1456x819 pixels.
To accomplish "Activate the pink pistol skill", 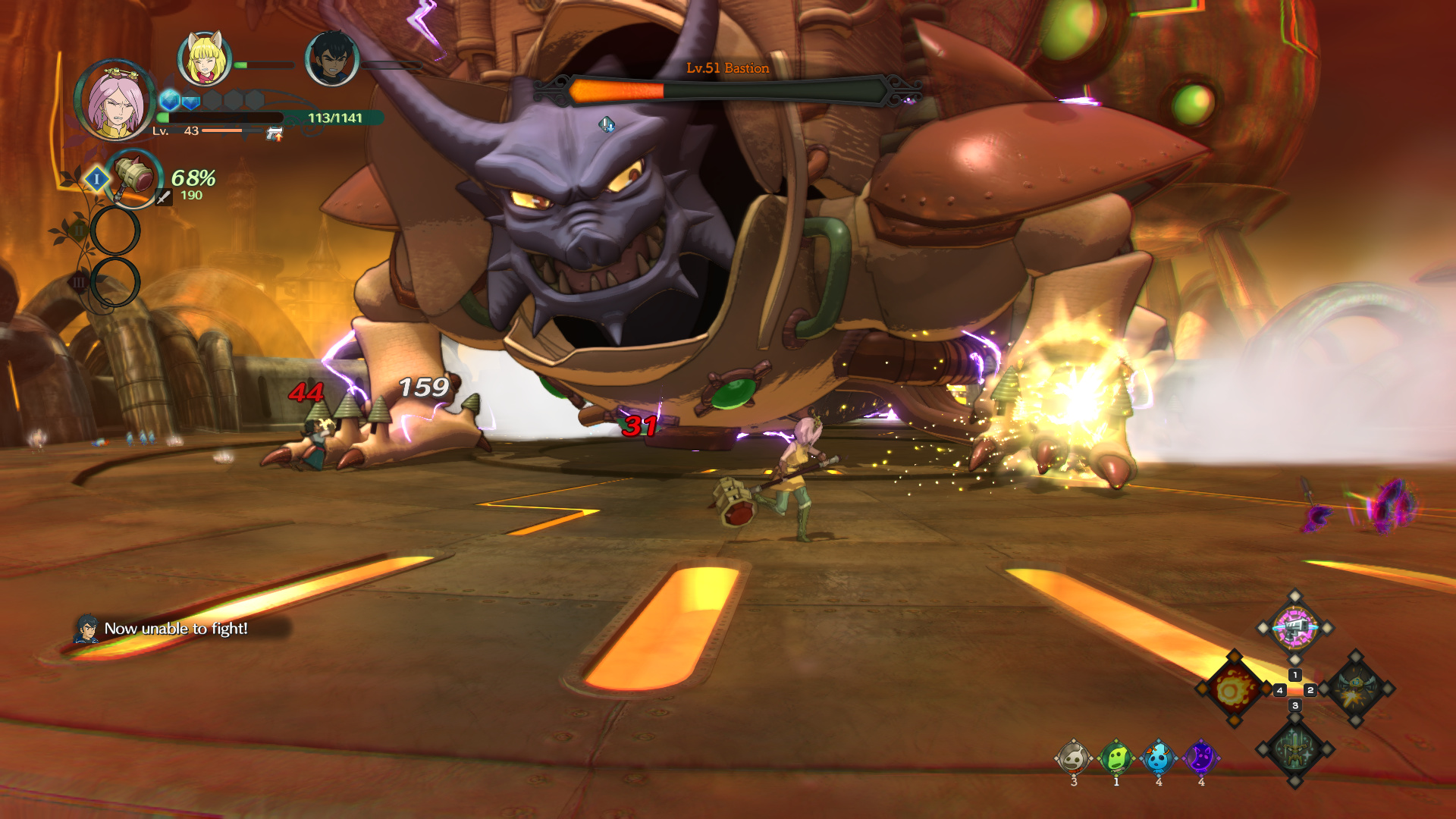I will [1294, 628].
